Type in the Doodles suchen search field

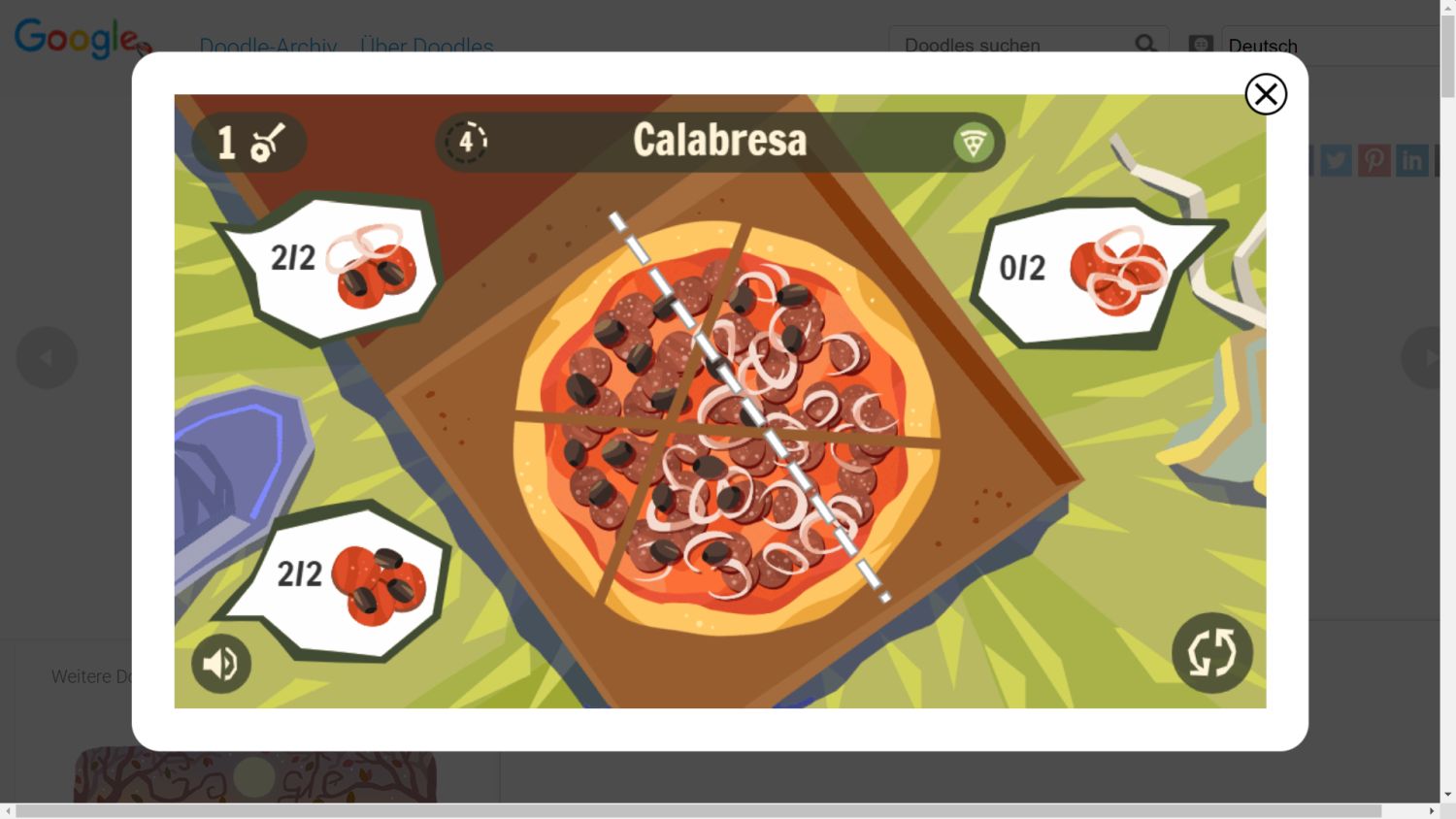1009,46
